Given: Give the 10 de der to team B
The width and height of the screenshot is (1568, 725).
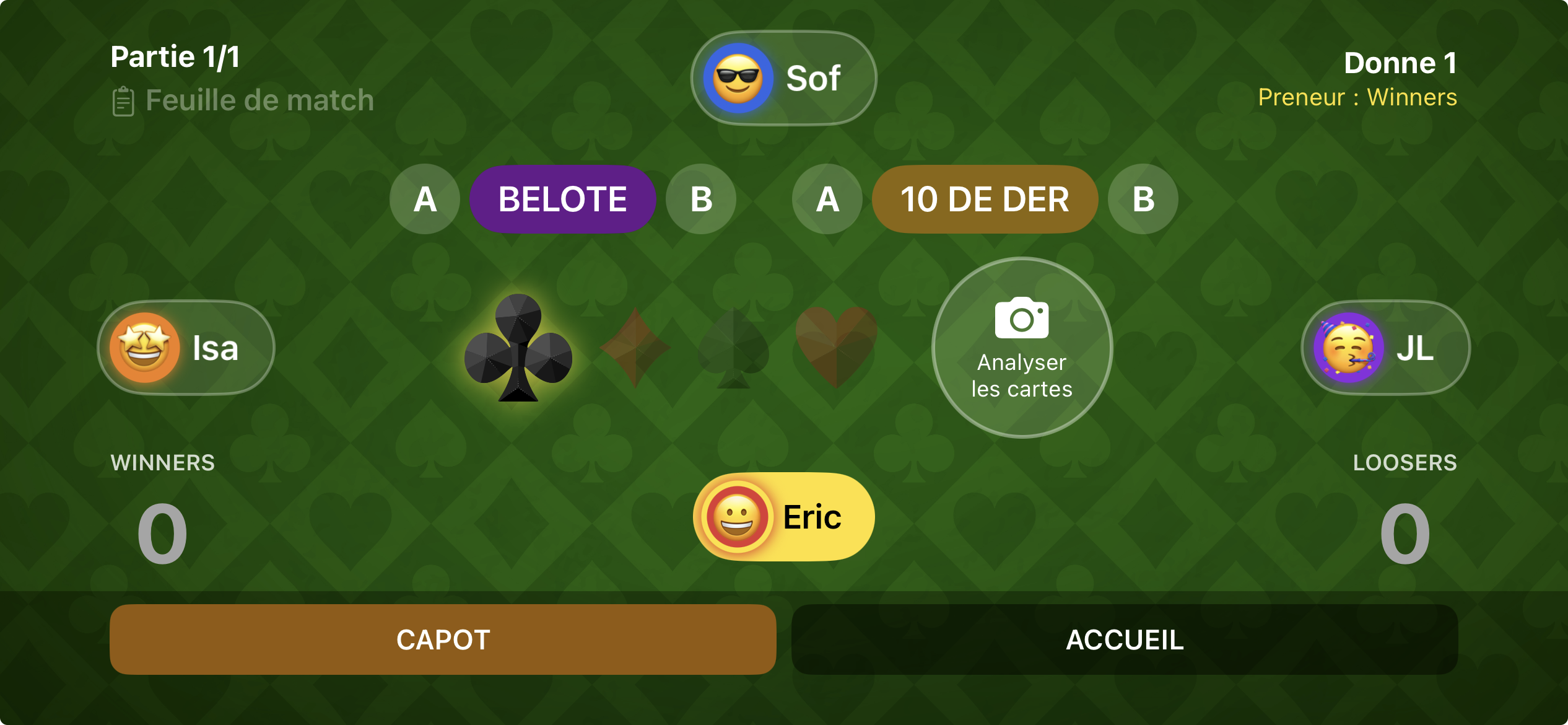Looking at the screenshot, I should pos(1141,199).
